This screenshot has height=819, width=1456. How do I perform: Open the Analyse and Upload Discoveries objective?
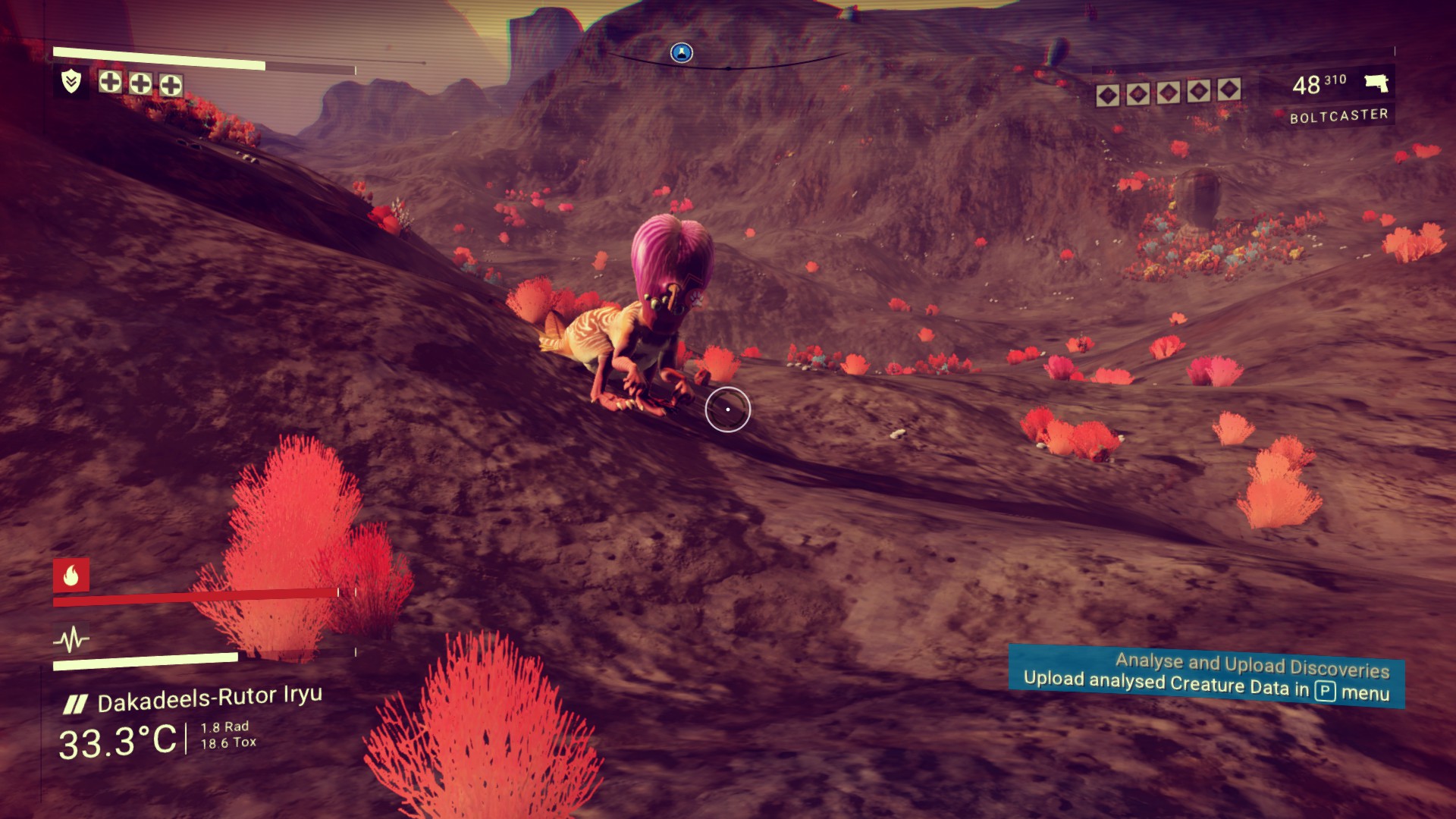(x=1206, y=675)
